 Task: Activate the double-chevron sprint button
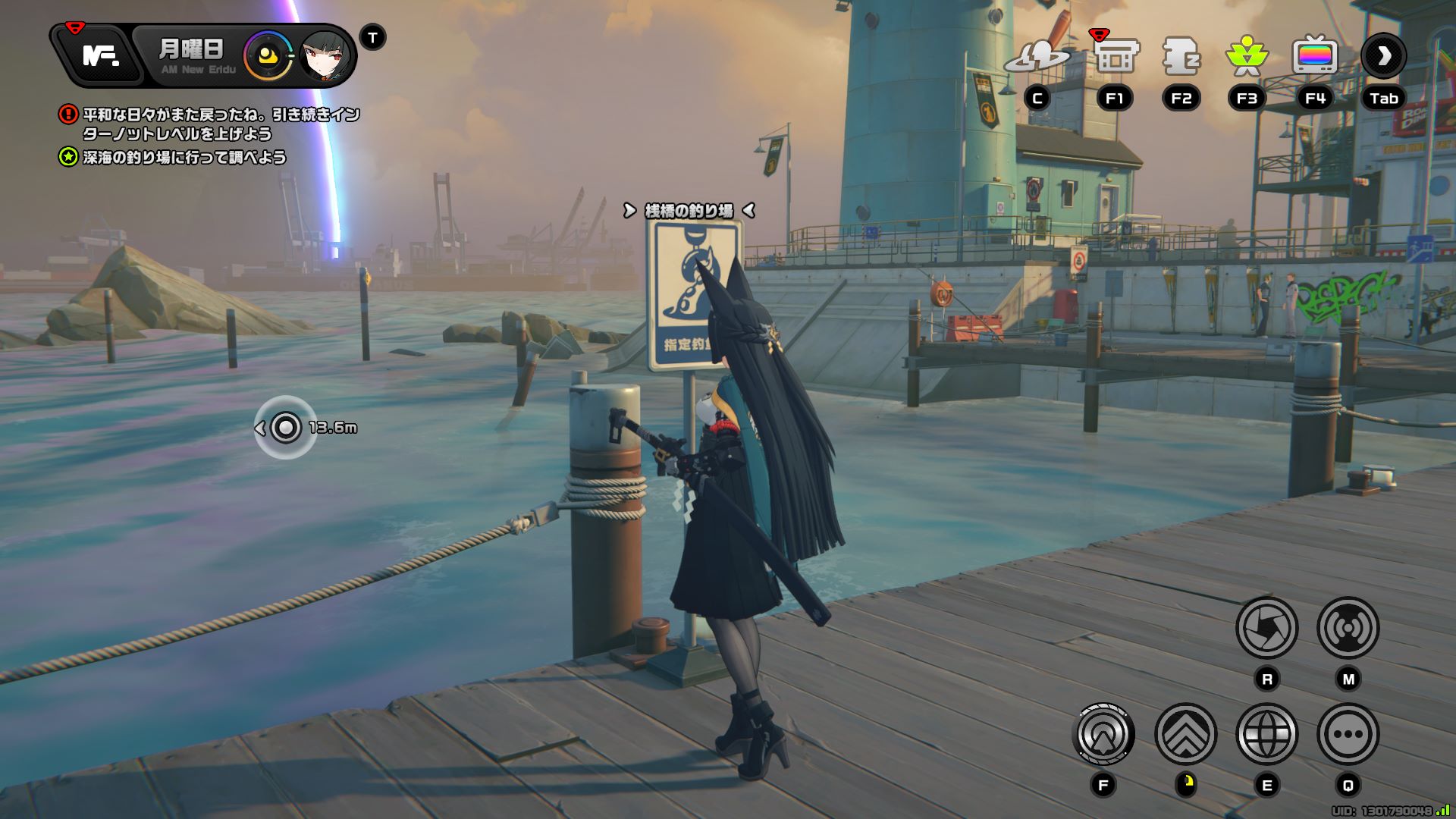coord(1185,734)
